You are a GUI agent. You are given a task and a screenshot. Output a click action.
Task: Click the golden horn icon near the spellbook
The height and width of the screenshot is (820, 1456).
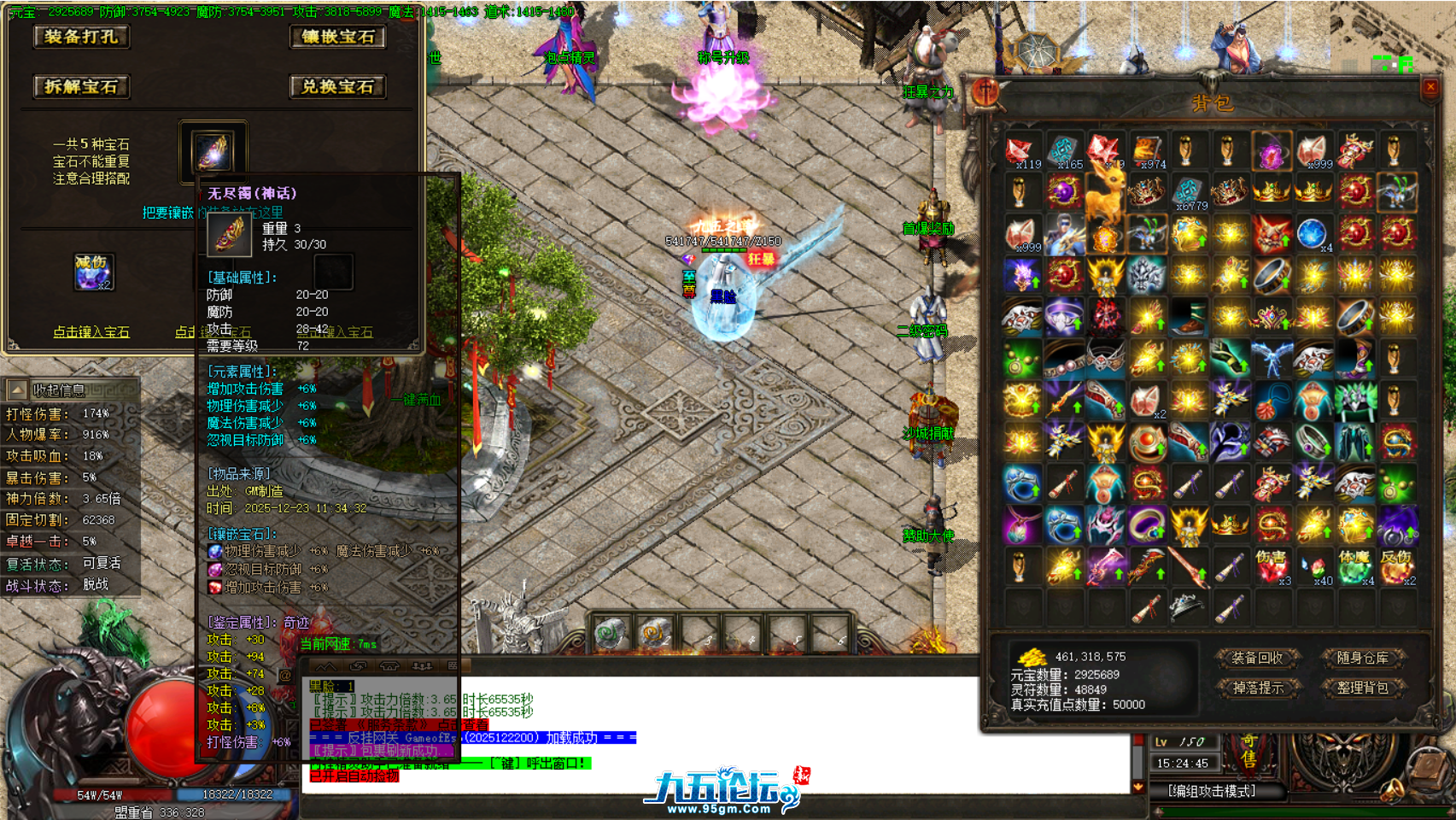(1393, 790)
